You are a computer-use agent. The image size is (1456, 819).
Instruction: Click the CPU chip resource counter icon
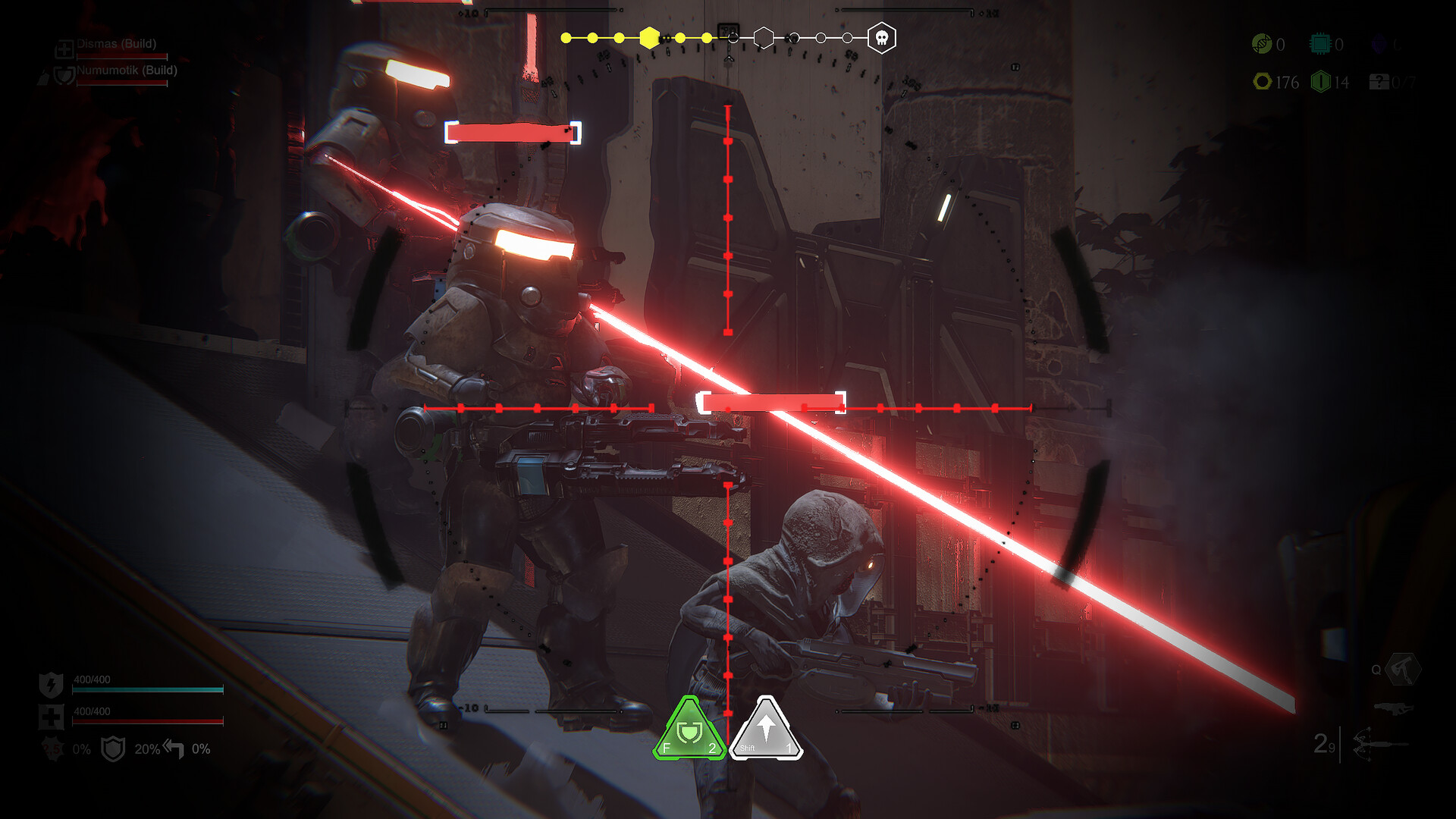(1319, 43)
